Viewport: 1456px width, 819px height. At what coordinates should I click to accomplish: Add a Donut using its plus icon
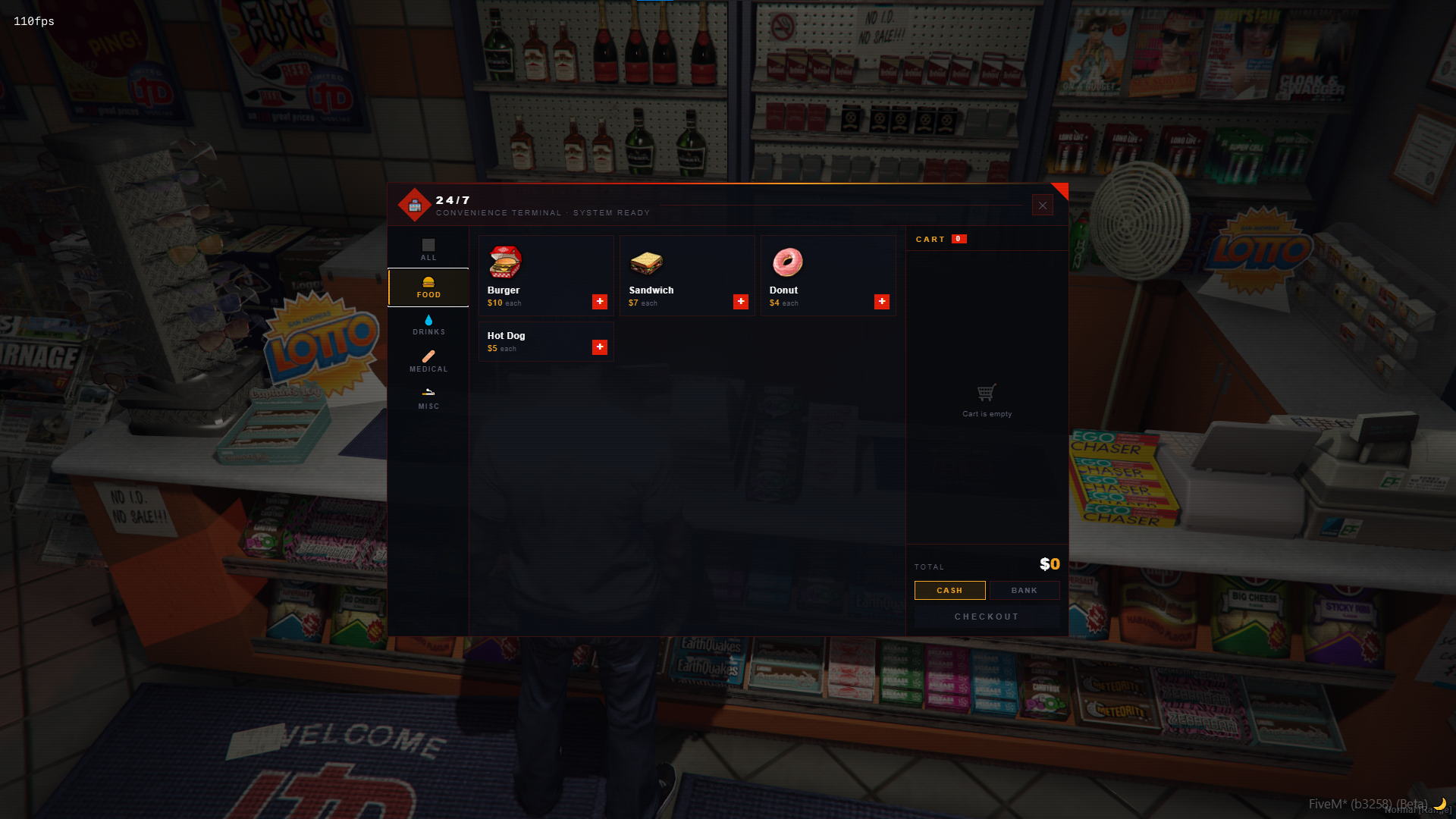click(x=882, y=301)
